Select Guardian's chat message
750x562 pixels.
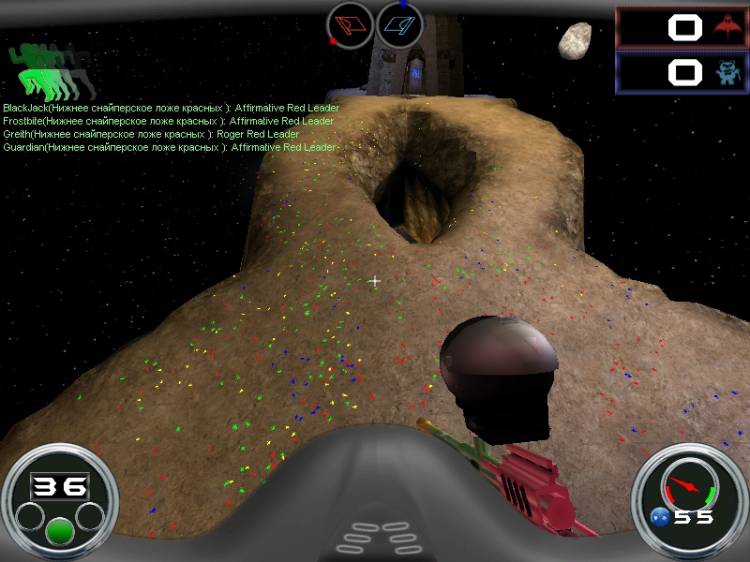click(170, 147)
